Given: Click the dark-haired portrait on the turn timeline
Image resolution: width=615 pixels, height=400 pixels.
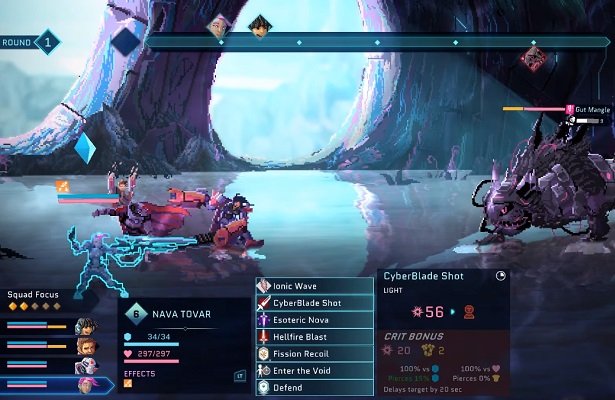Looking at the screenshot, I should click(x=259, y=25).
